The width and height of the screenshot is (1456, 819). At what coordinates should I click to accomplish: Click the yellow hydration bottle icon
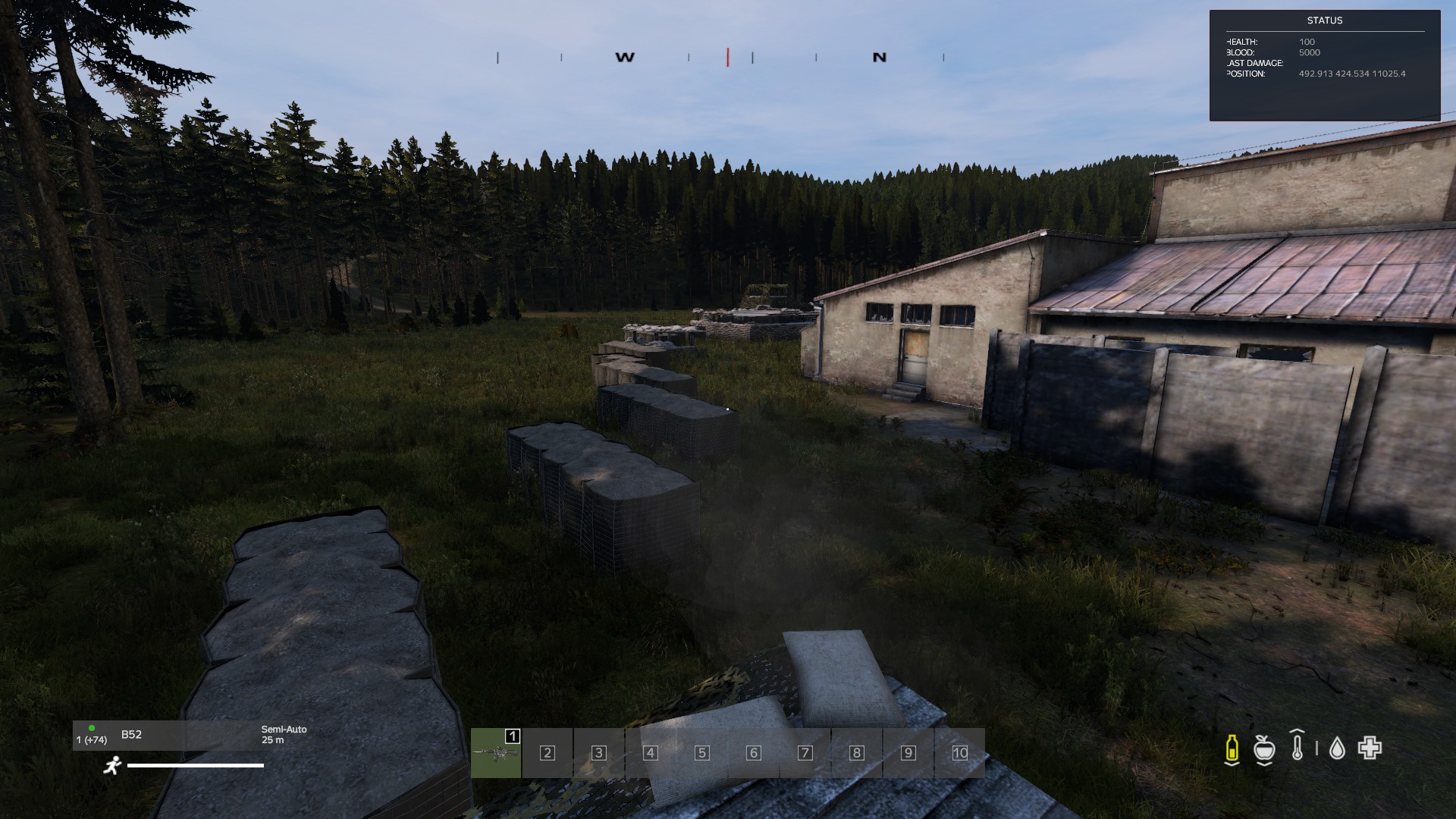[x=1232, y=748]
